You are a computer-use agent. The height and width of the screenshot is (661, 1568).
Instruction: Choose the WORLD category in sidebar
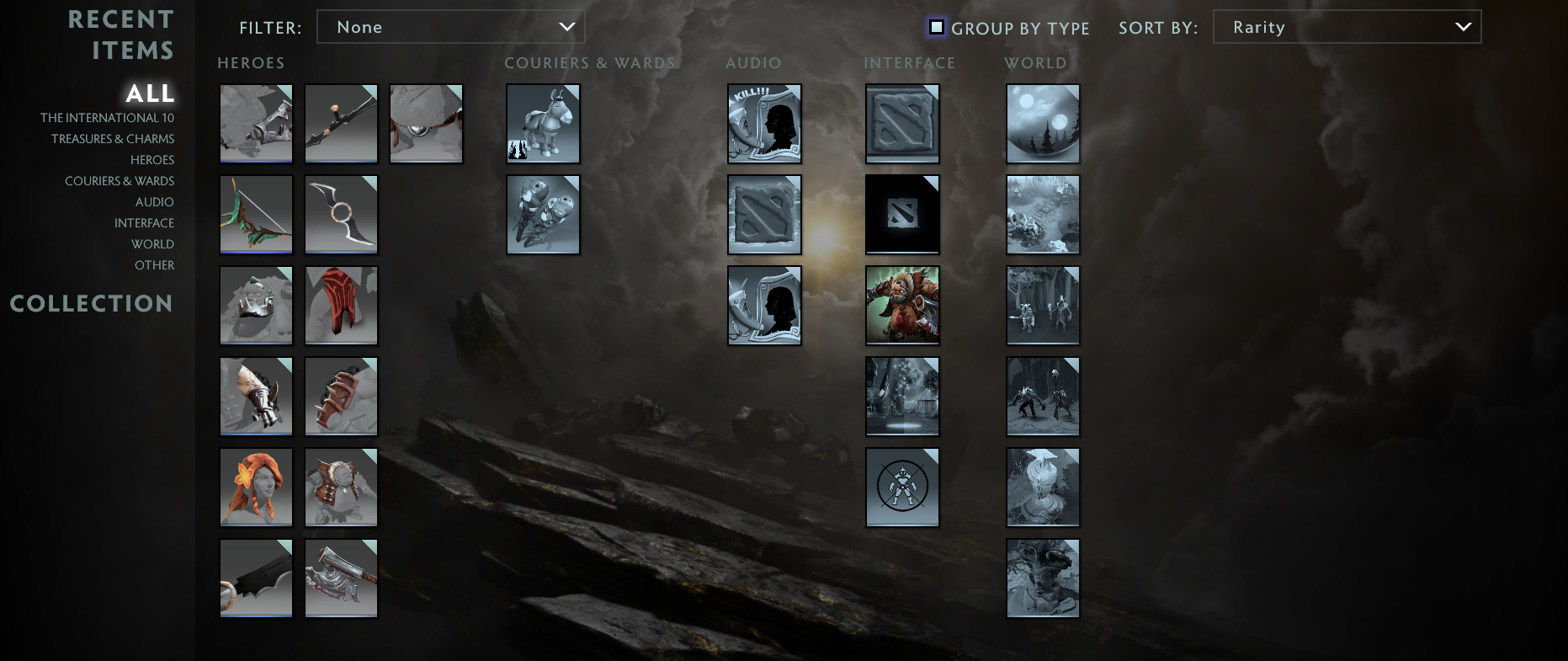(152, 243)
